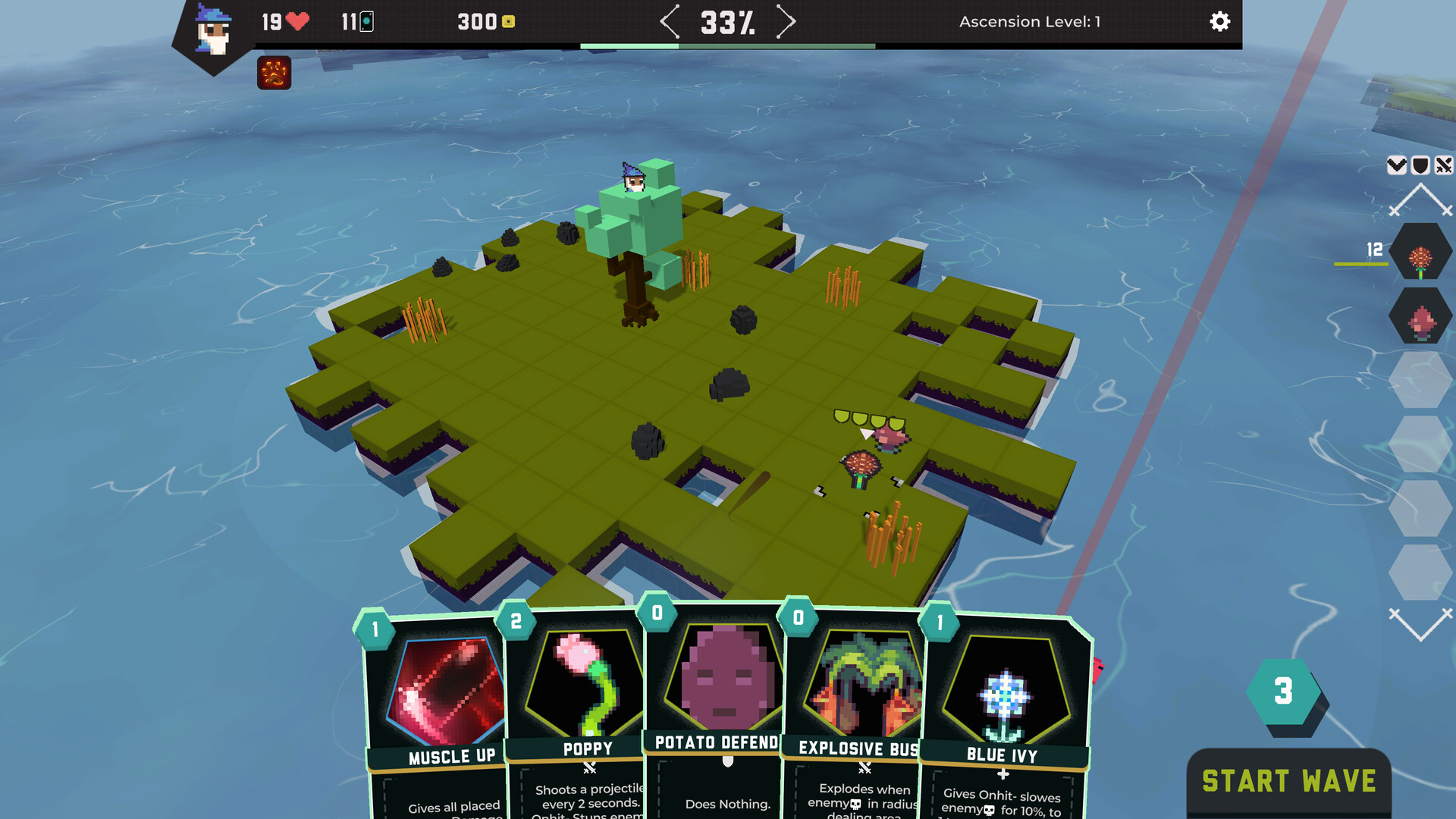1456x819 pixels.
Task: Expand the next wave with the right chevron
Action: pyautogui.click(x=786, y=22)
